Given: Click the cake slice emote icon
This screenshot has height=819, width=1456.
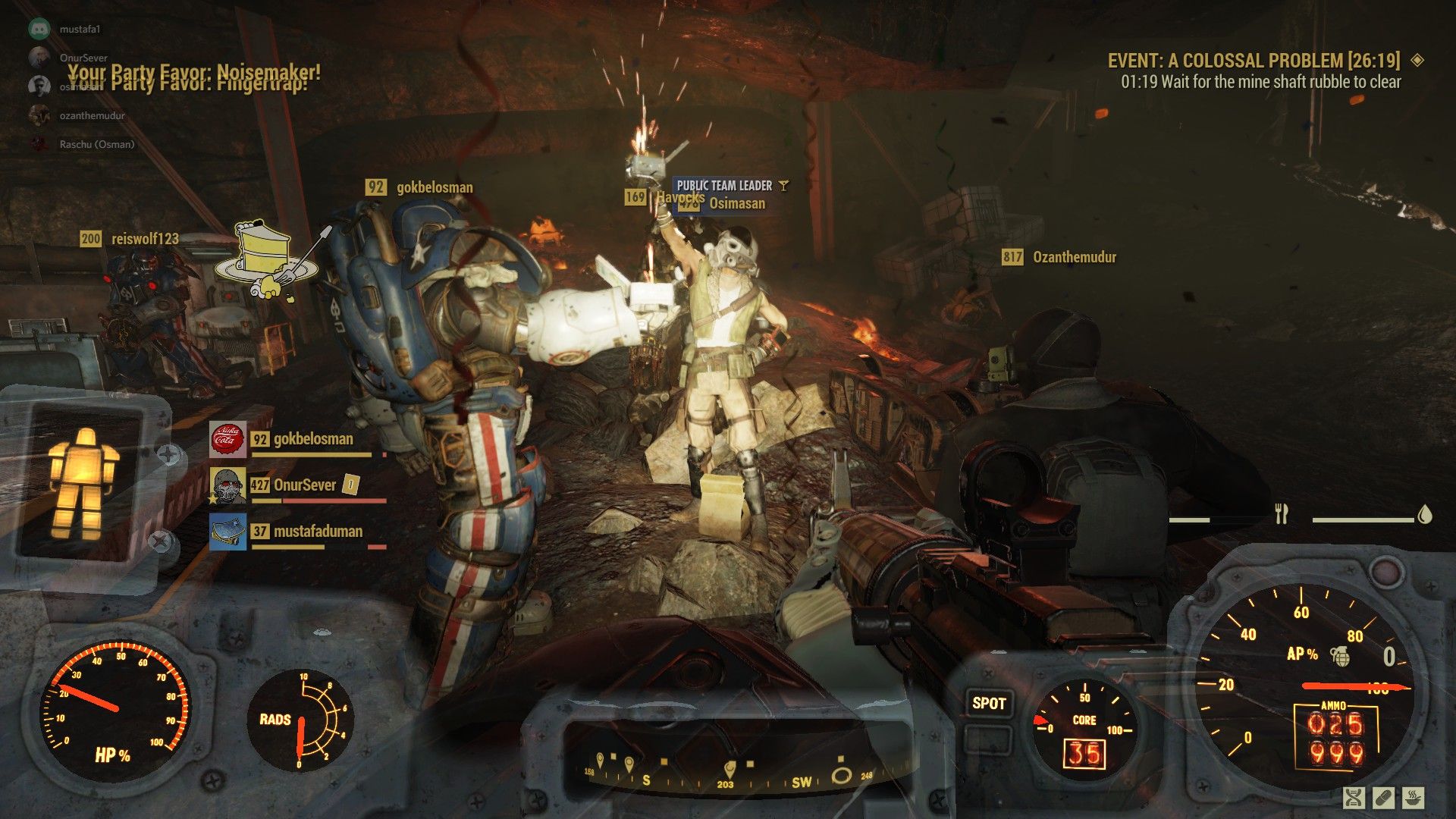Looking at the screenshot, I should (263, 258).
